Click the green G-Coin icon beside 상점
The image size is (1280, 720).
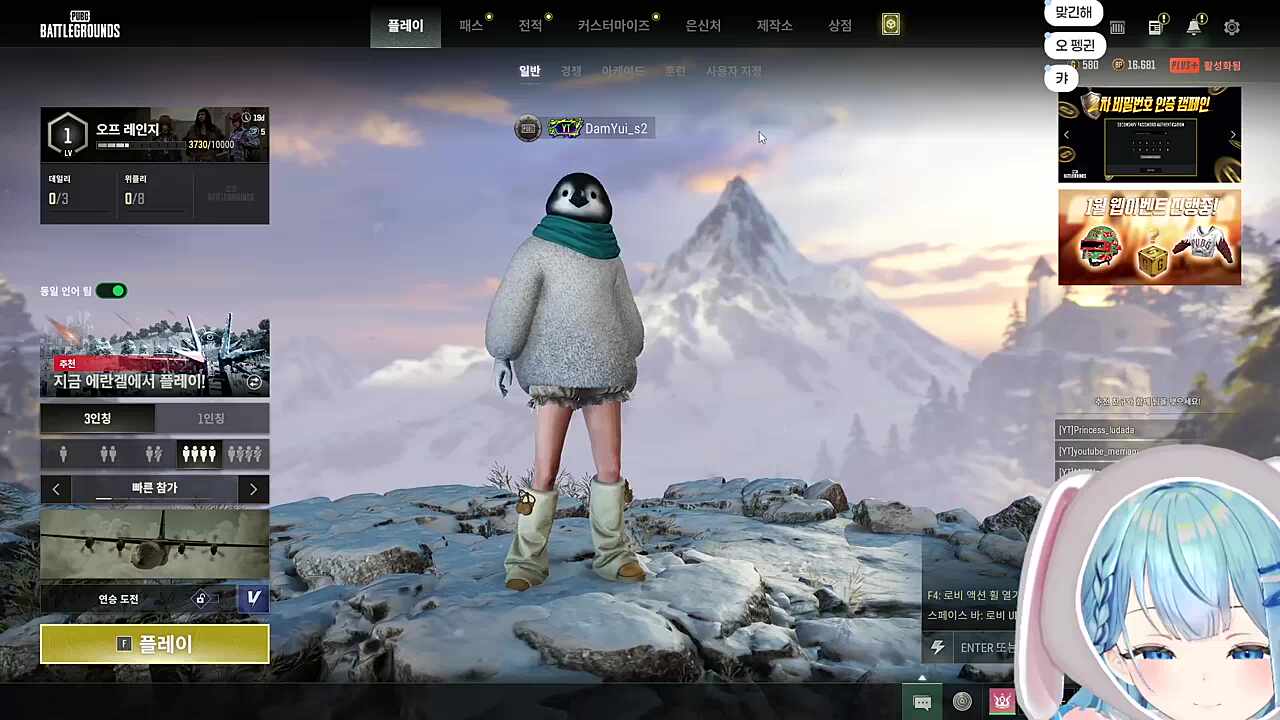click(891, 24)
